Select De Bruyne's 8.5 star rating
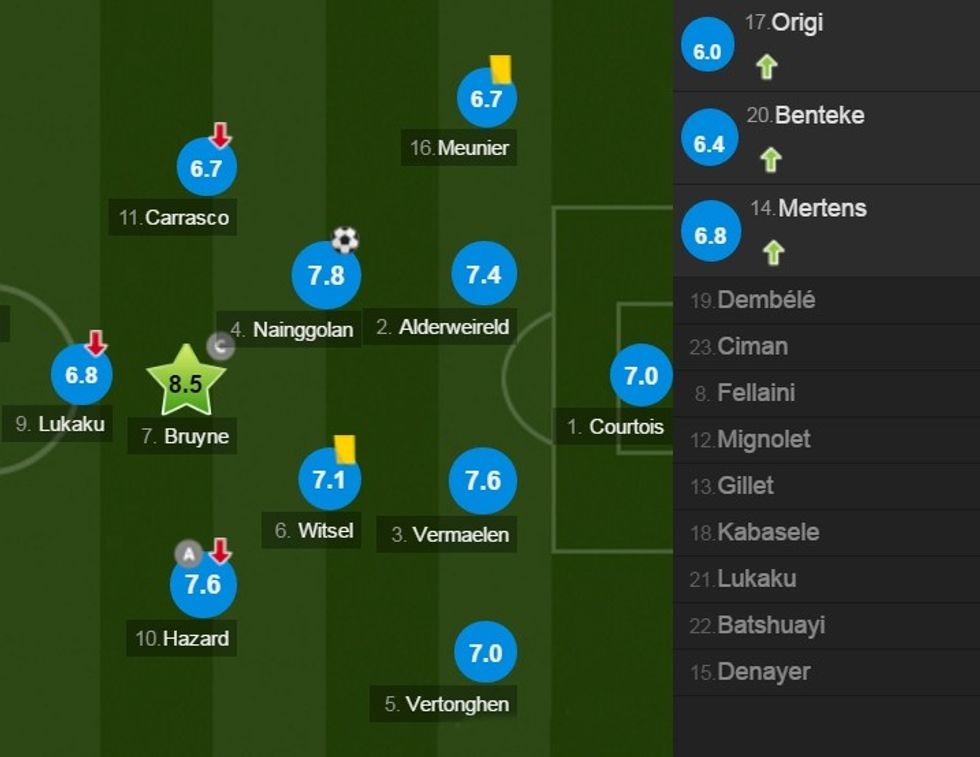Viewport: 980px width, 757px height. 186,382
